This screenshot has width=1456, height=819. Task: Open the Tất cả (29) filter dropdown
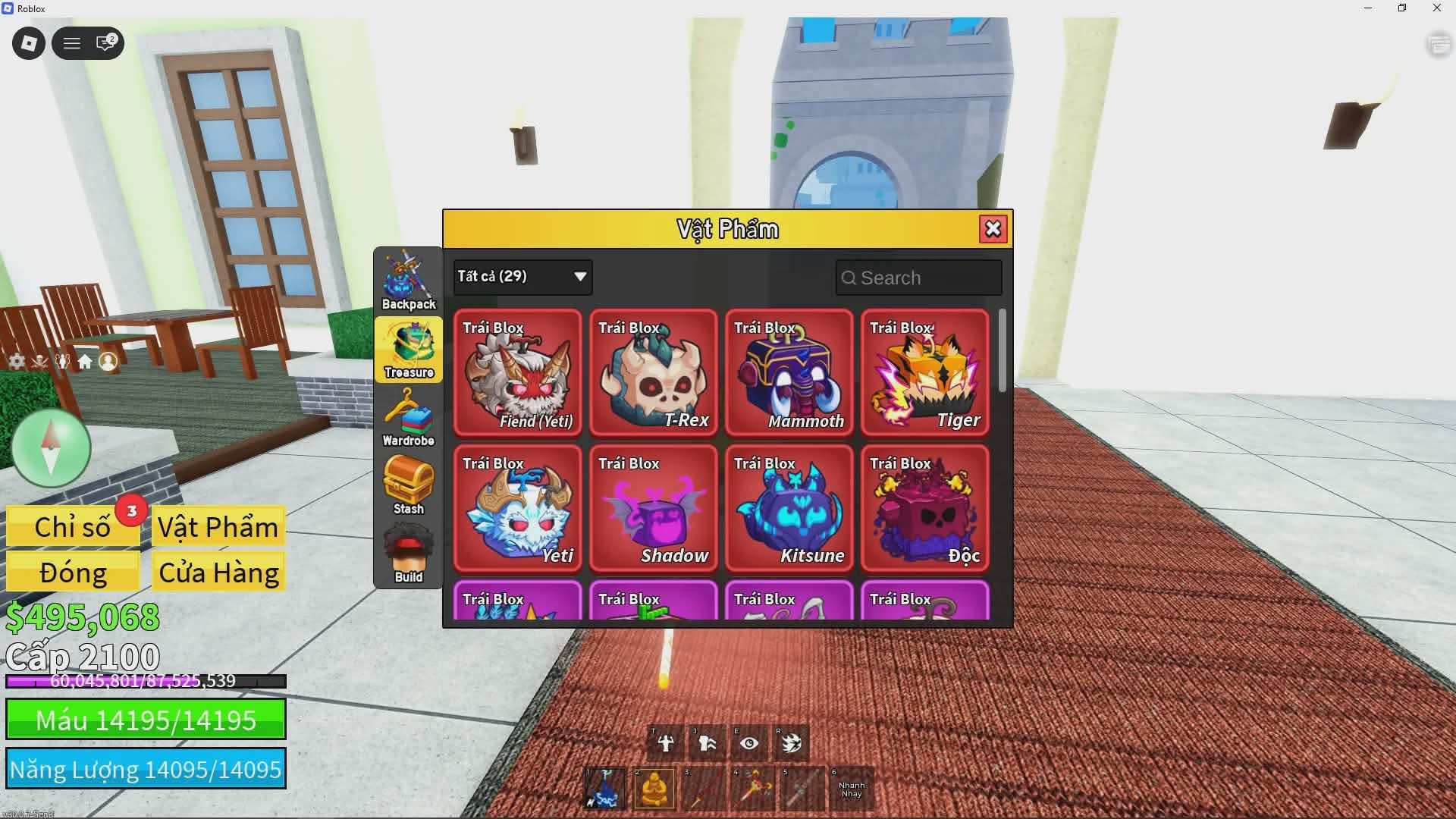pyautogui.click(x=522, y=277)
